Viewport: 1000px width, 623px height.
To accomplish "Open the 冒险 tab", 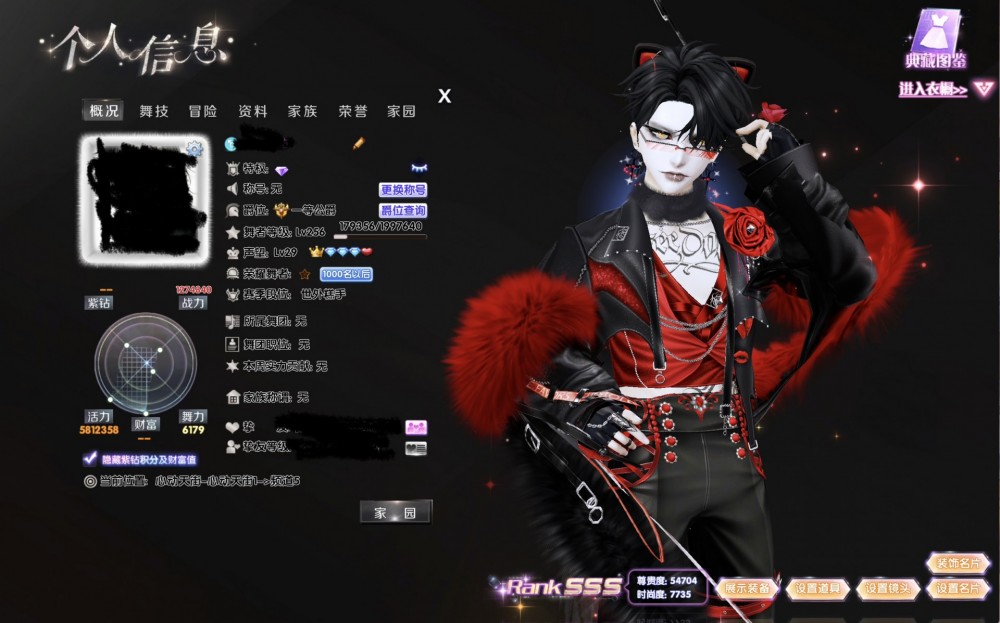I will (x=203, y=111).
